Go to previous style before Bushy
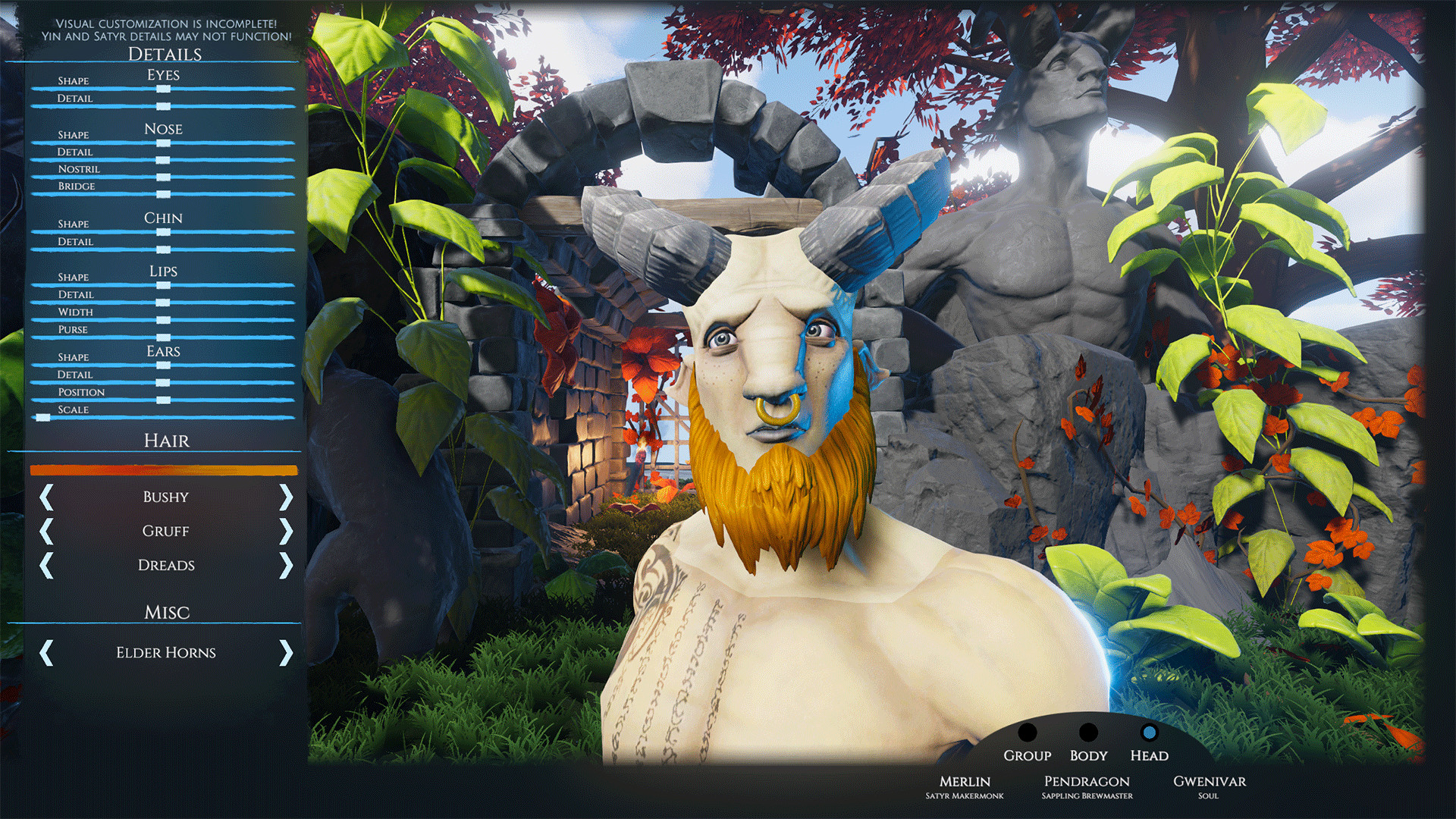Viewport: 1456px width, 819px height. 46,497
